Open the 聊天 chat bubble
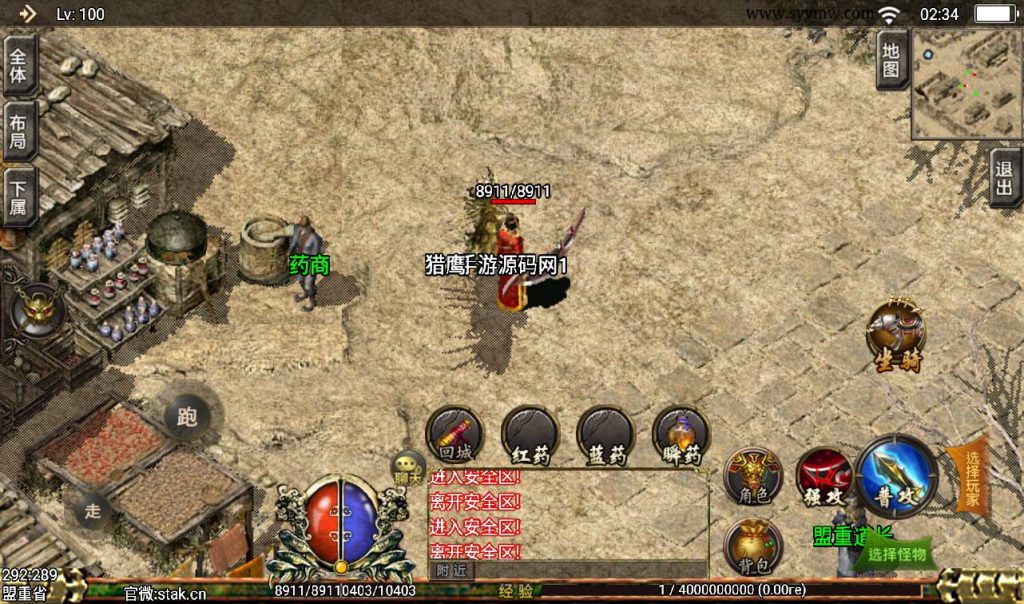The width and height of the screenshot is (1024, 604). [408, 467]
